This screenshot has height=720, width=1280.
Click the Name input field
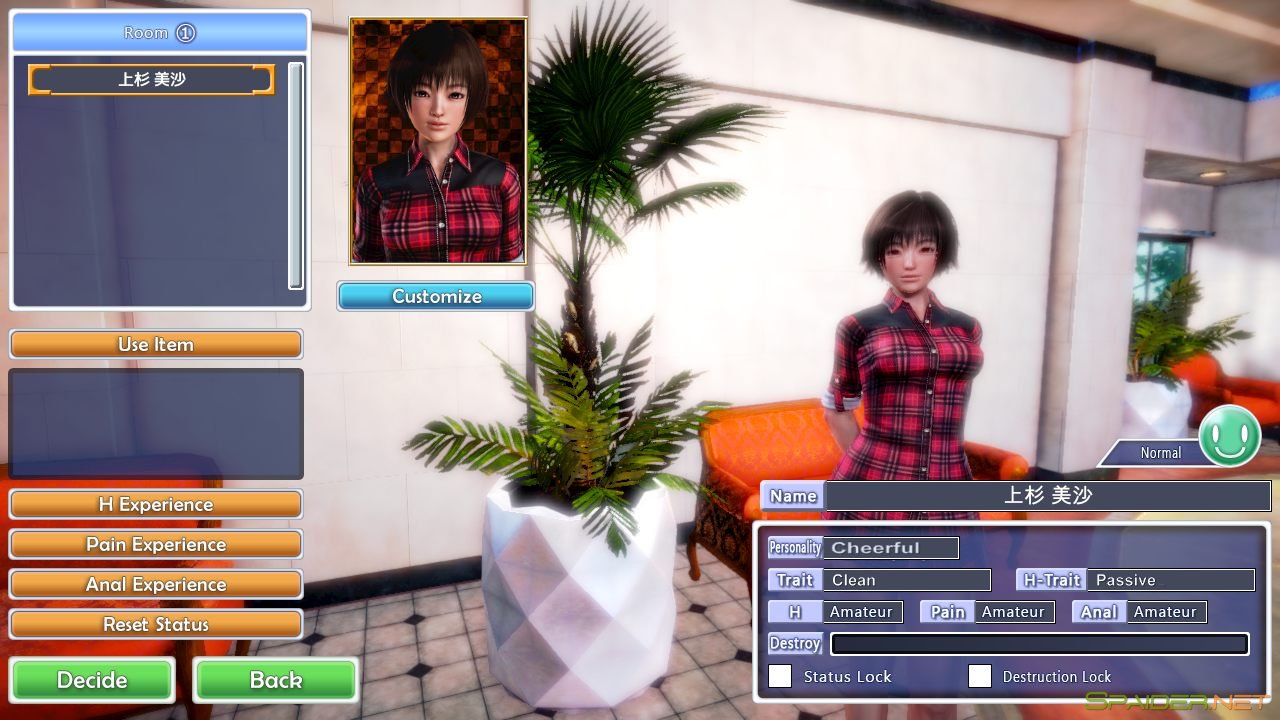click(1050, 495)
